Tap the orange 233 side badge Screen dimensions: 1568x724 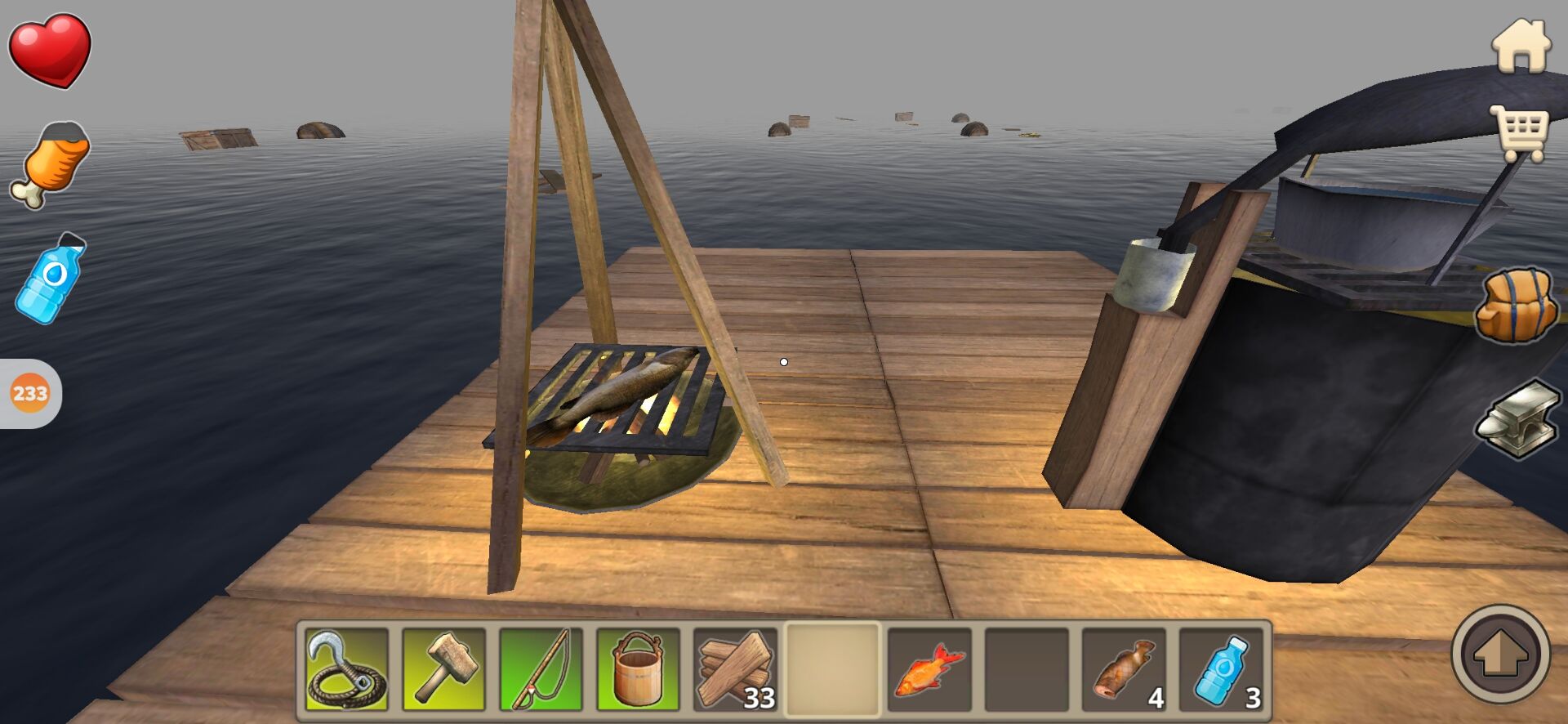(30, 394)
